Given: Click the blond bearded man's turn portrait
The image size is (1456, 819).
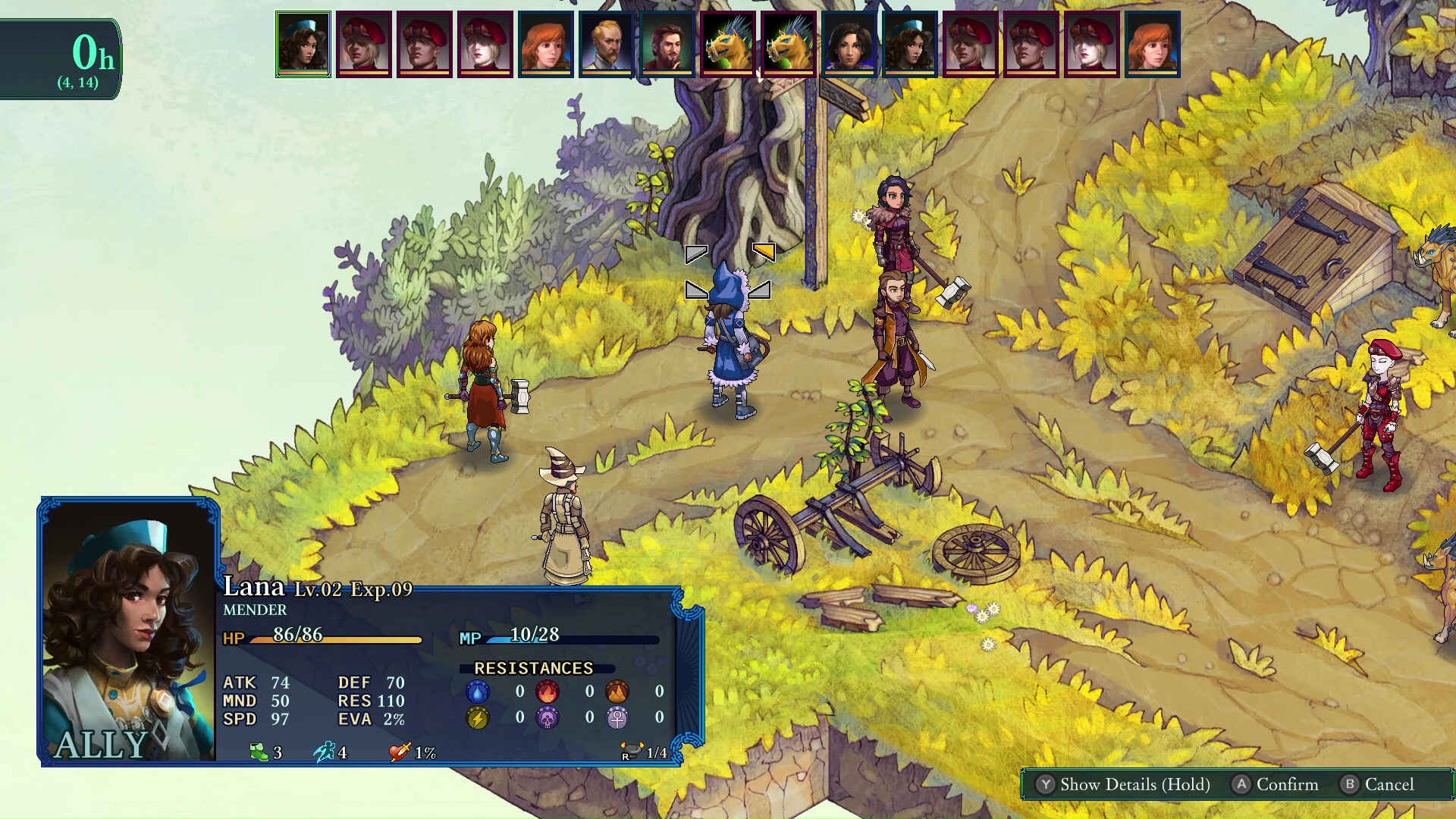Looking at the screenshot, I should (x=607, y=44).
